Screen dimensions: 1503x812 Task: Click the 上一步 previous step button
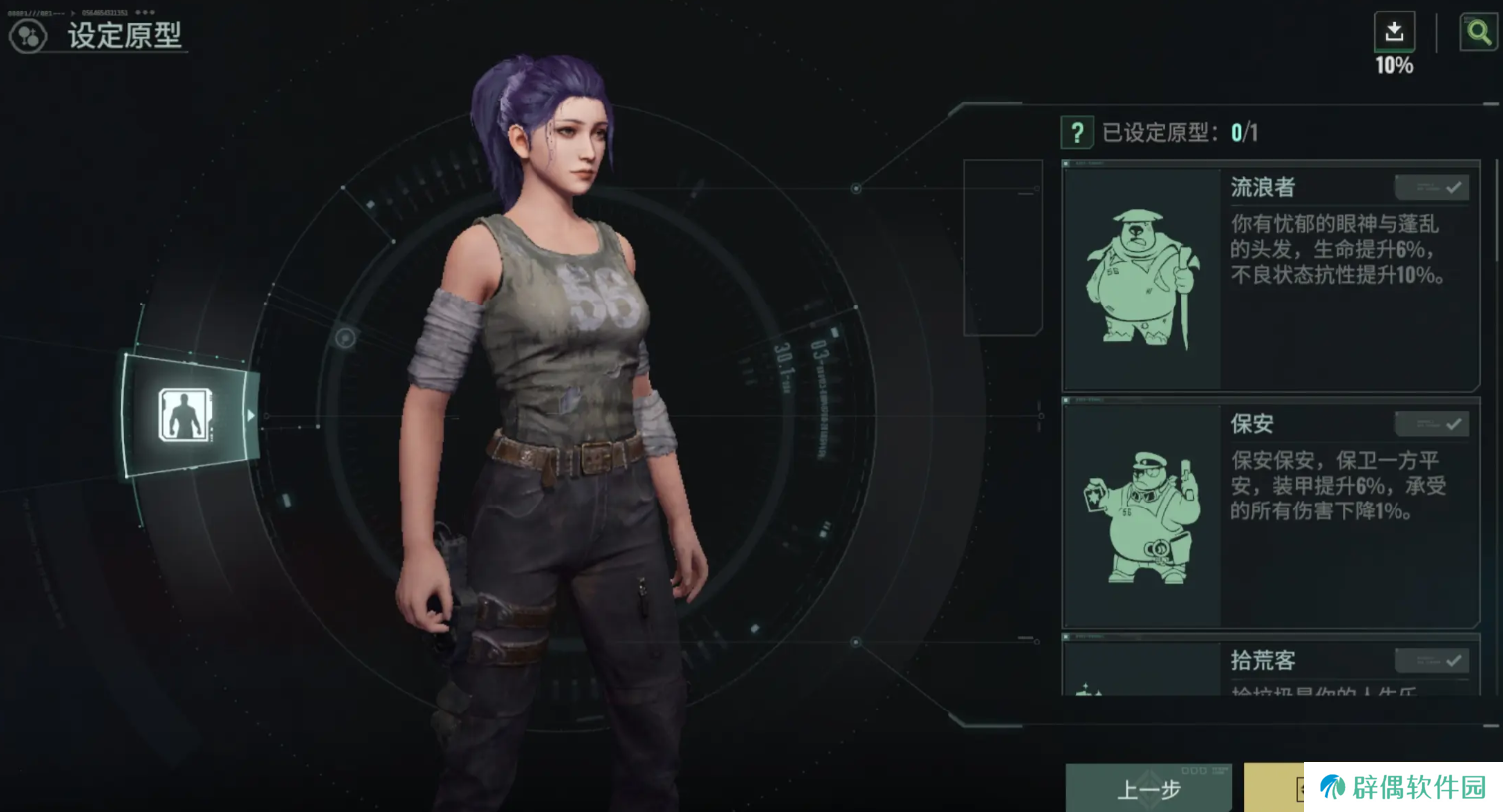[x=1148, y=789]
